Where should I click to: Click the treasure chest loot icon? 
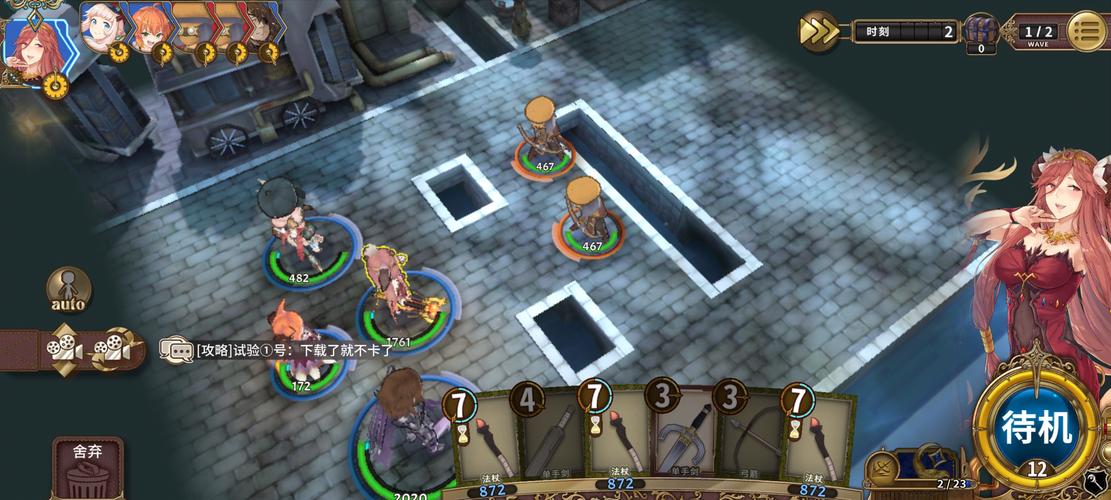(x=980, y=32)
